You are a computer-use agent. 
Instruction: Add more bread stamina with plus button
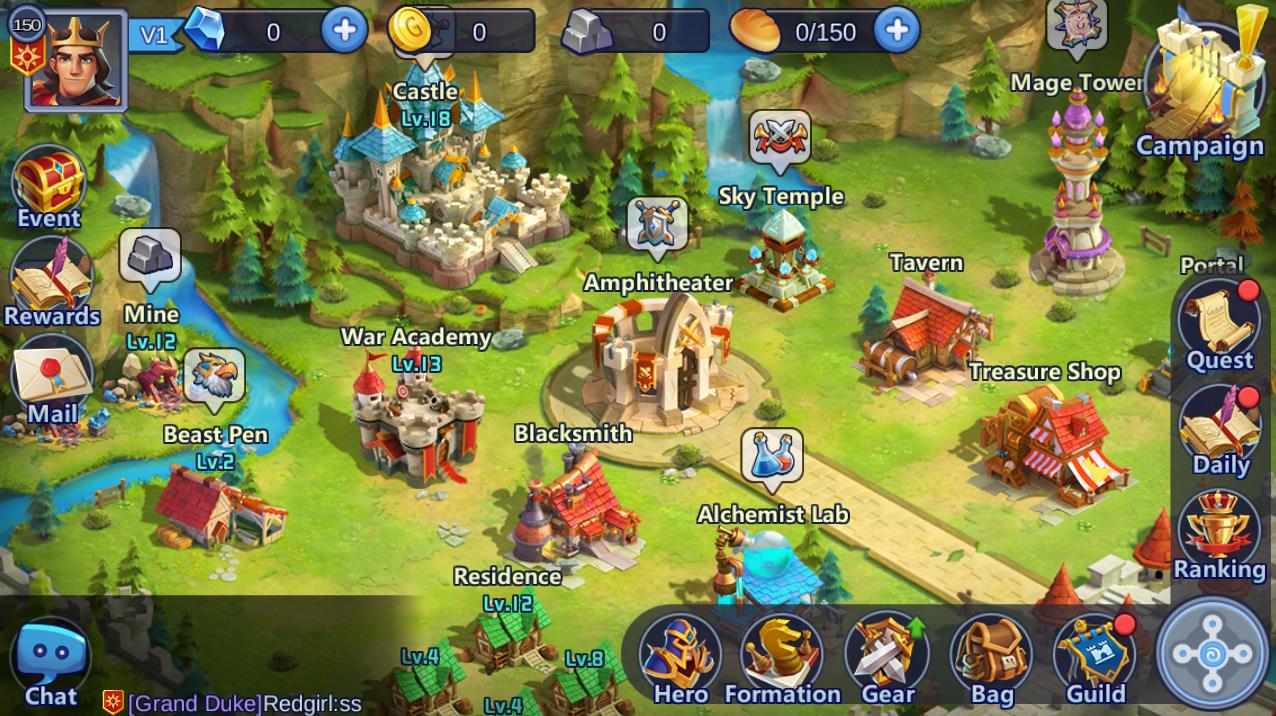pos(896,31)
